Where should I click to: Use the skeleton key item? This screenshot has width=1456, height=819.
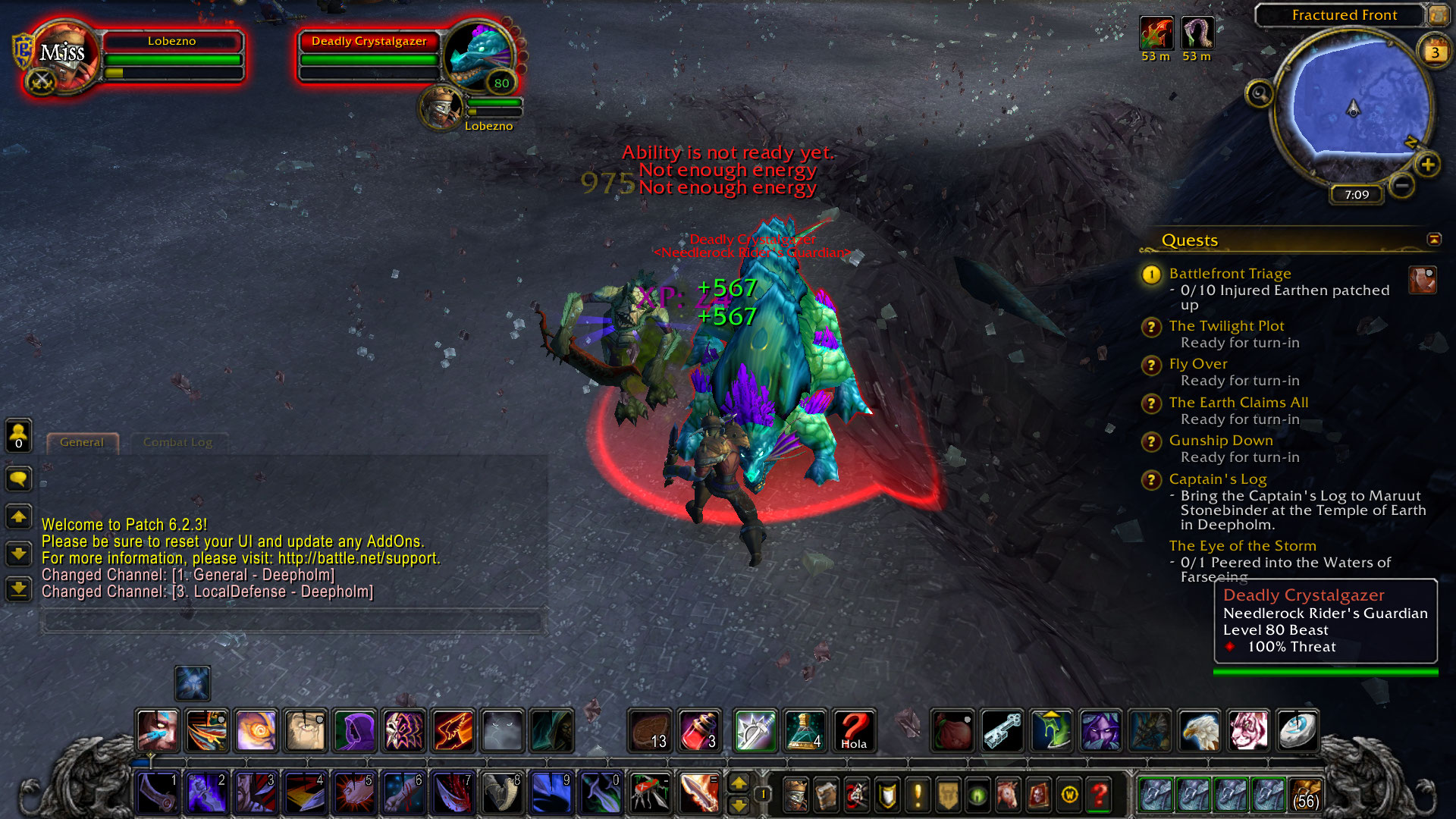pos(1002,731)
